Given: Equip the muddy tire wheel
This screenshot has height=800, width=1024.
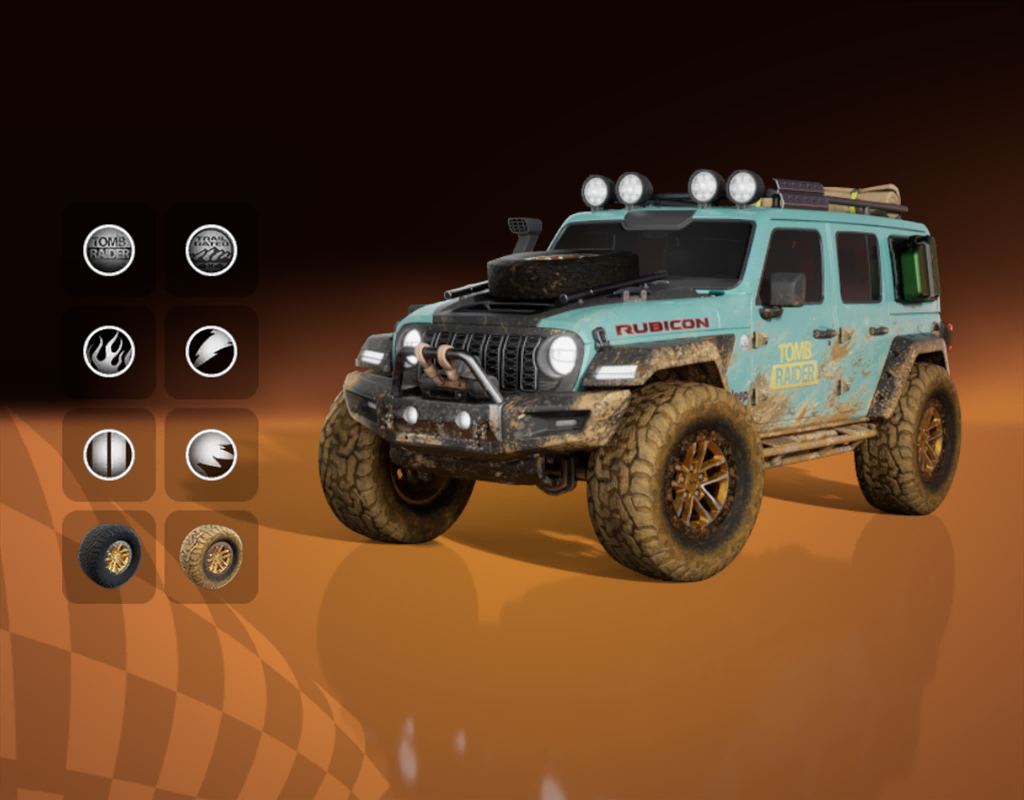Looking at the screenshot, I should [x=211, y=556].
